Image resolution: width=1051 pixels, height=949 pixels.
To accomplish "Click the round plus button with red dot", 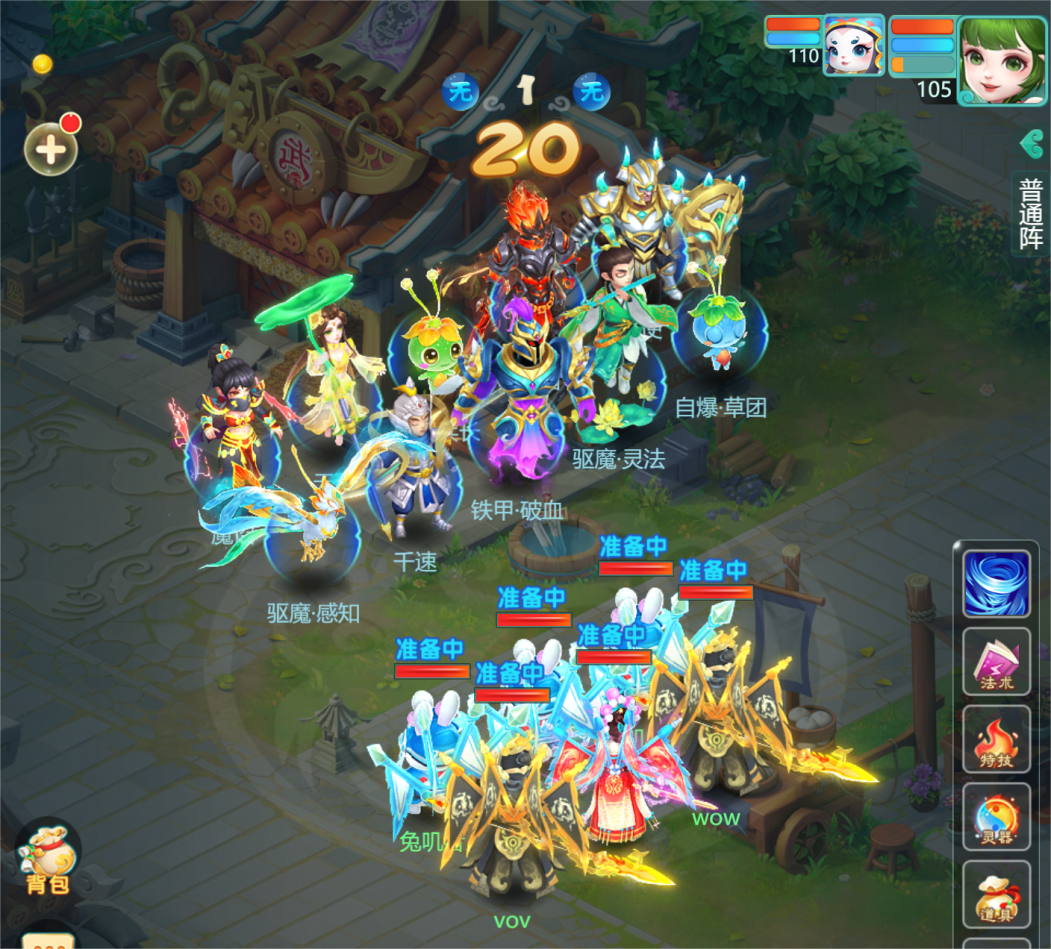I will click(51, 150).
